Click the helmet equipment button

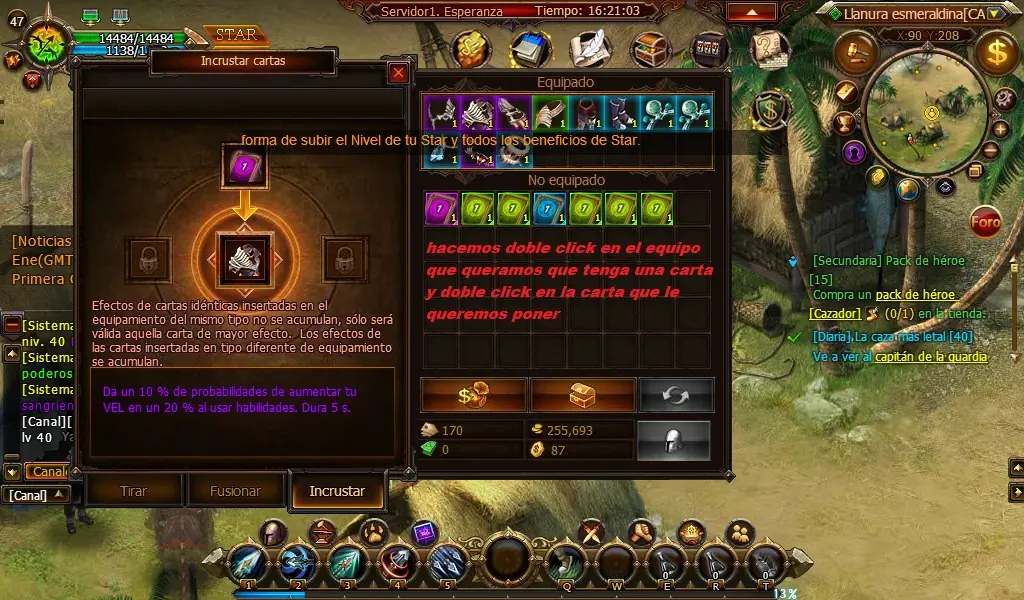673,440
